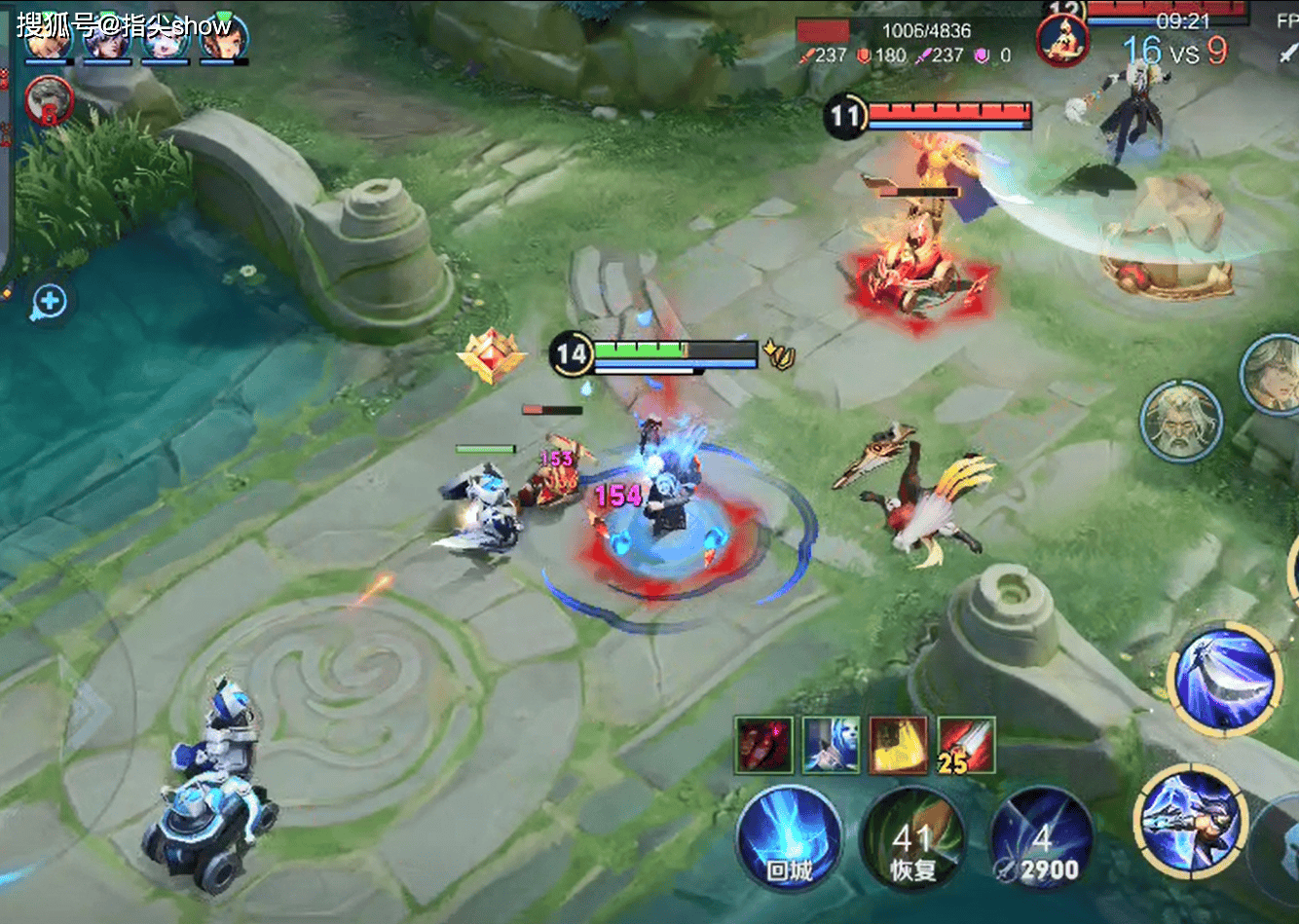Select the dark red gem item
Screen dimensions: 1299x924
click(763, 746)
